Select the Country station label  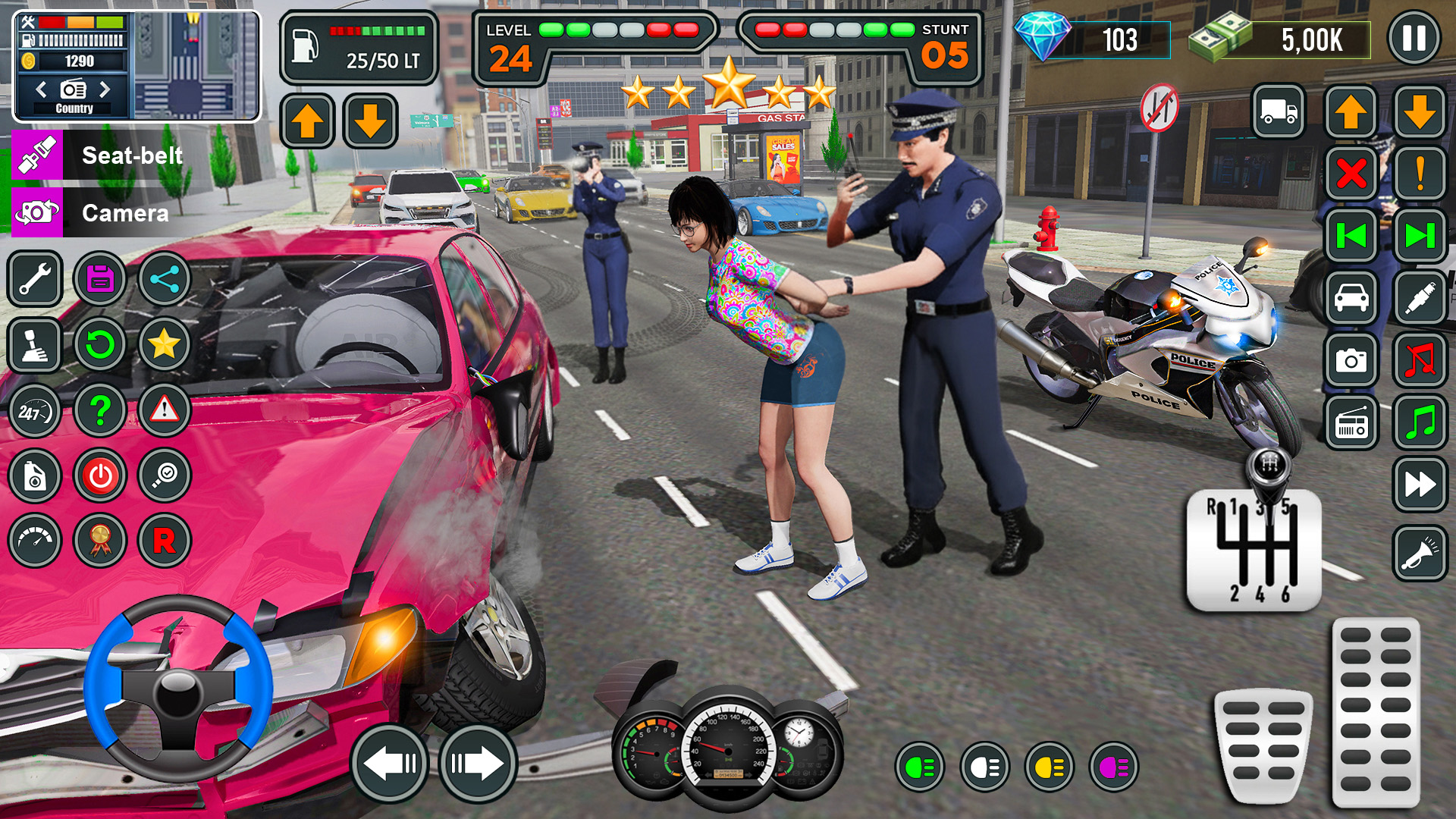point(73,108)
